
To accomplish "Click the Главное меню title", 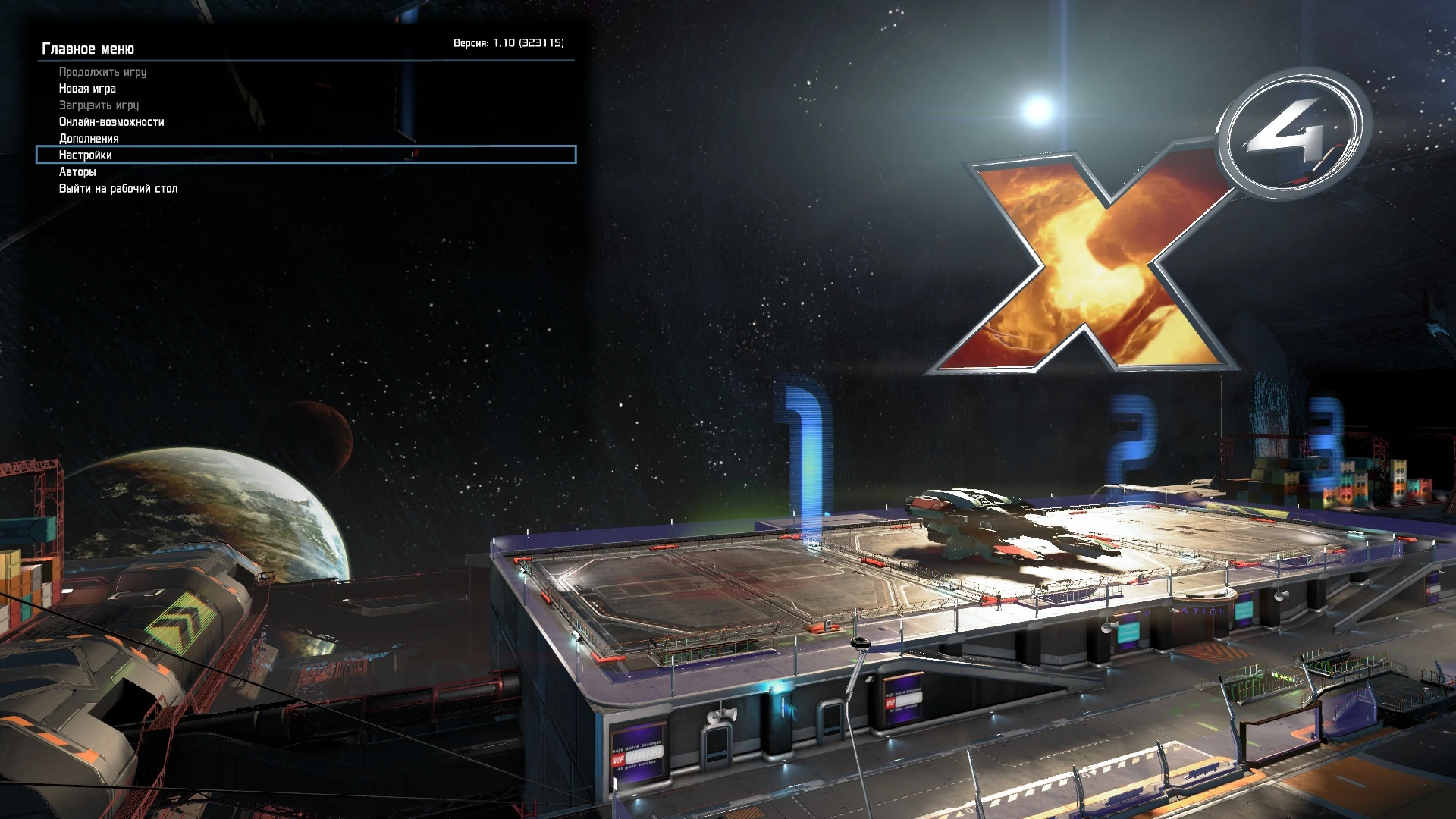I will tap(89, 49).
